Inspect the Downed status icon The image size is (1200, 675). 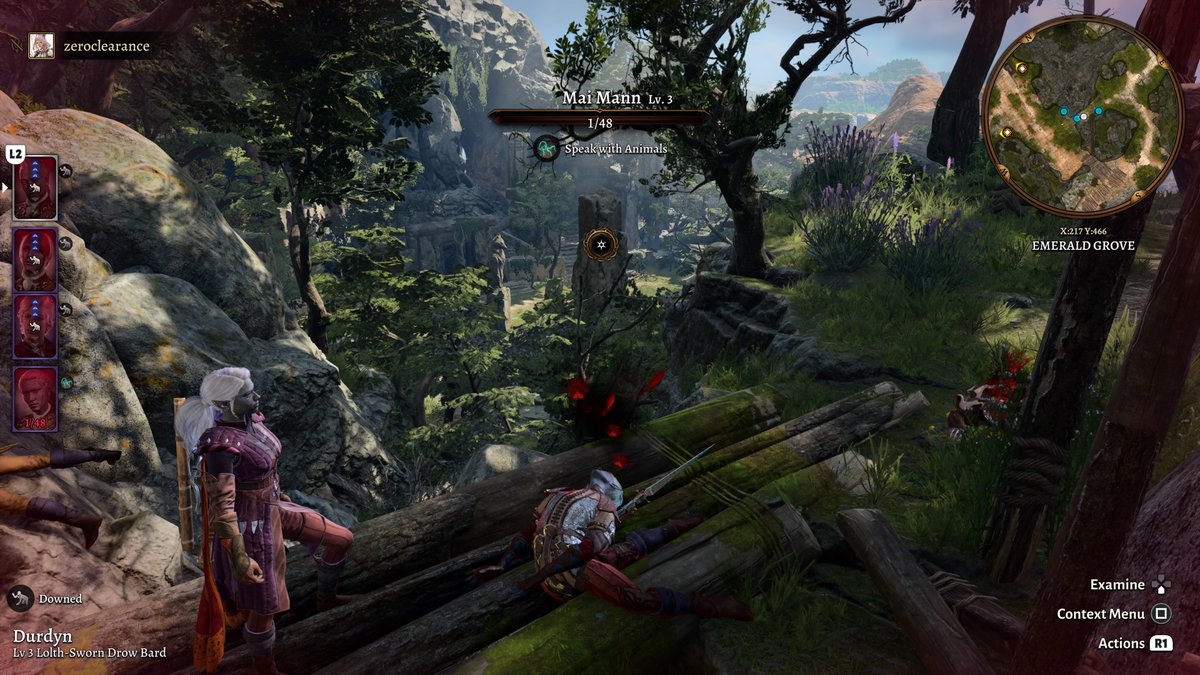20,599
